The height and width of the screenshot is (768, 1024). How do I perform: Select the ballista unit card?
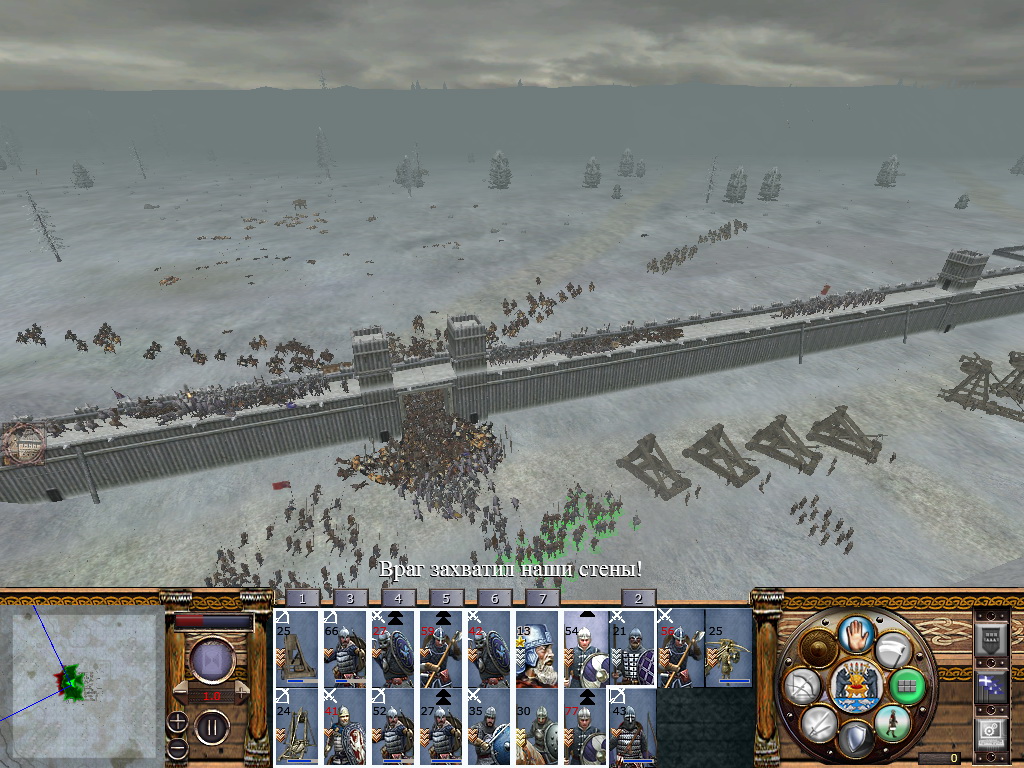click(x=729, y=649)
